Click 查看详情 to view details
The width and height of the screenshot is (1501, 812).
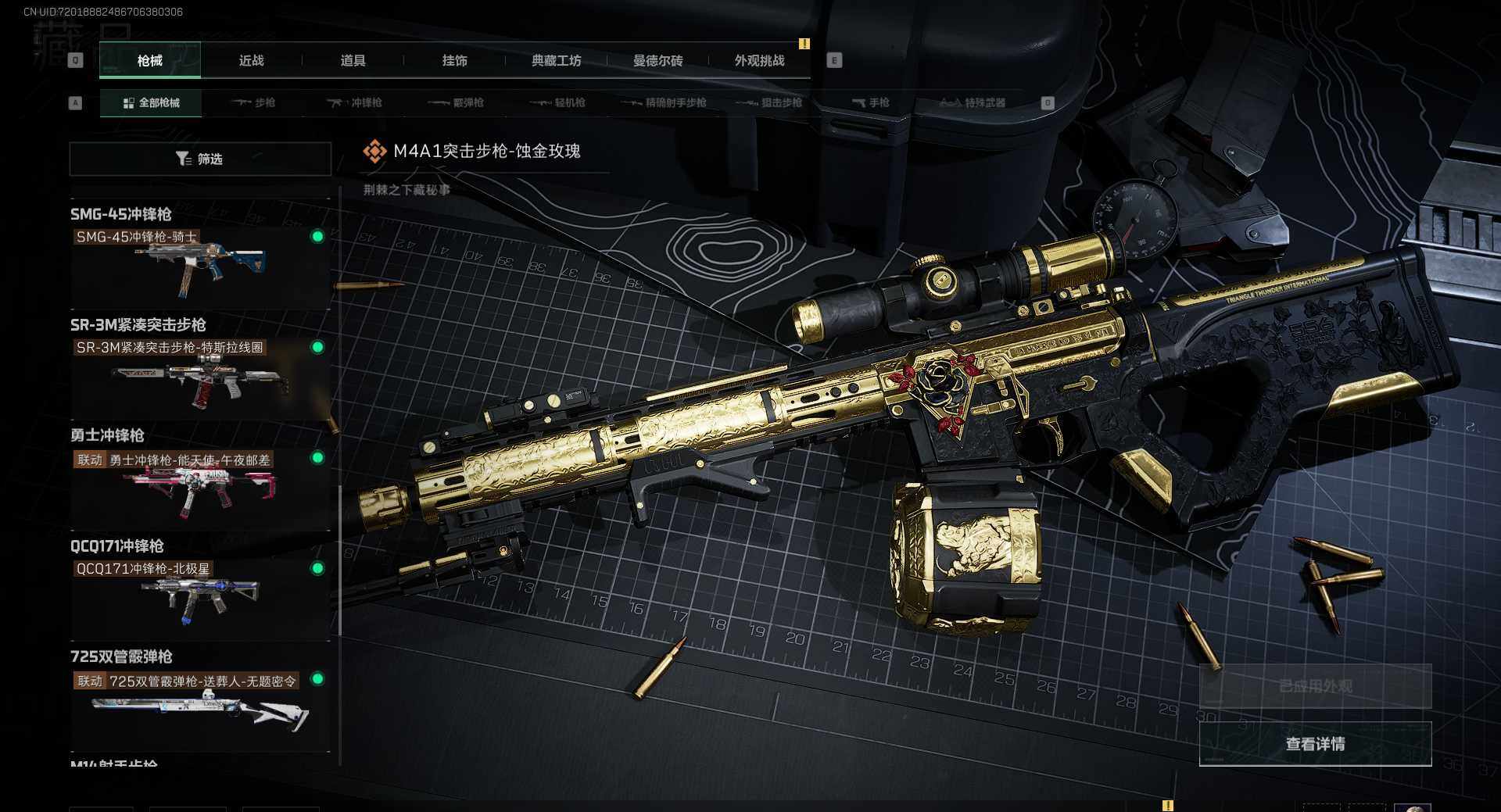click(1315, 743)
